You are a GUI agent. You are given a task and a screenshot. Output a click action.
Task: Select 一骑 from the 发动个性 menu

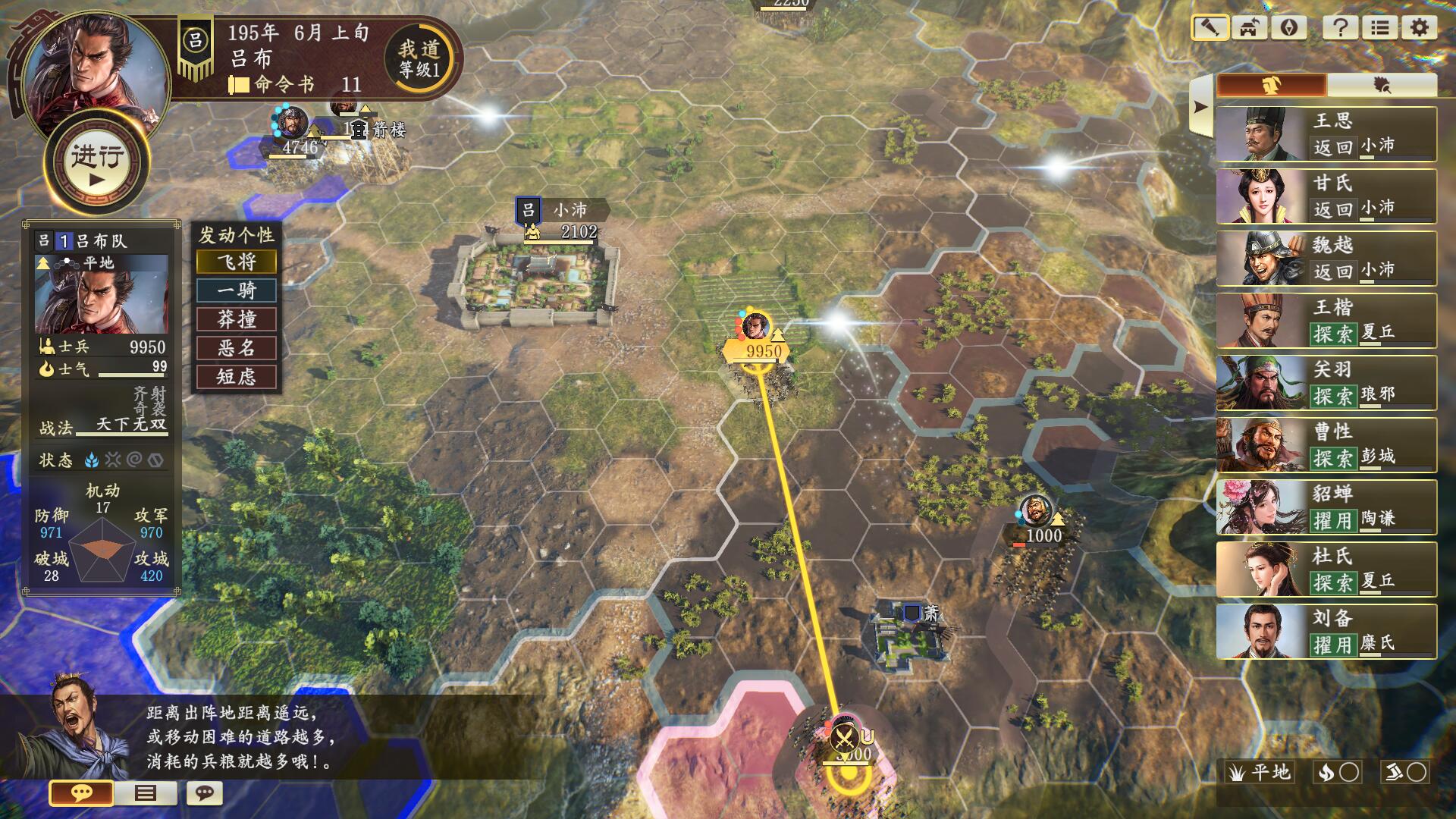tap(235, 290)
